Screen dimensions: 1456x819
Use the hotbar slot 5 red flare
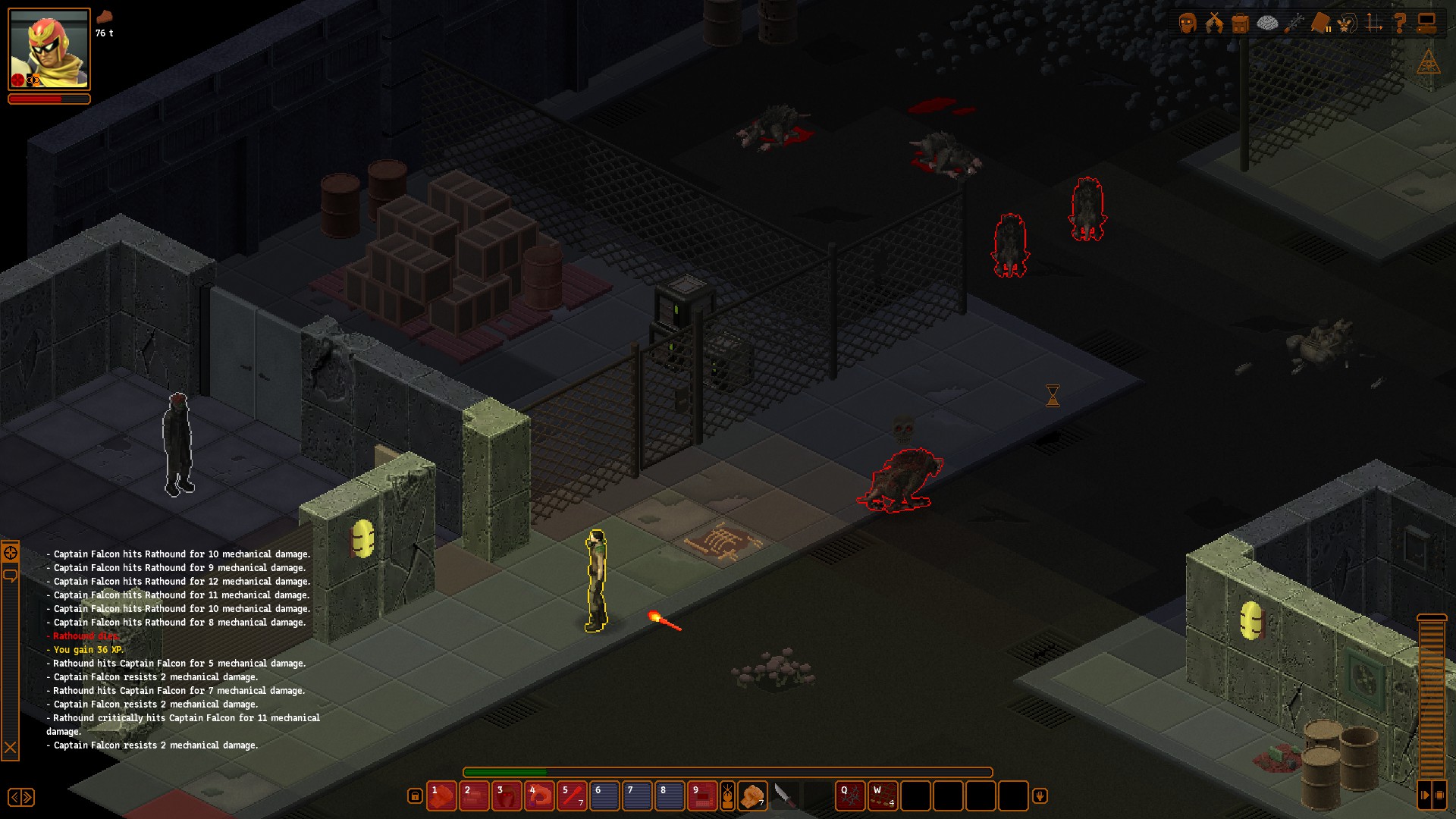click(572, 796)
